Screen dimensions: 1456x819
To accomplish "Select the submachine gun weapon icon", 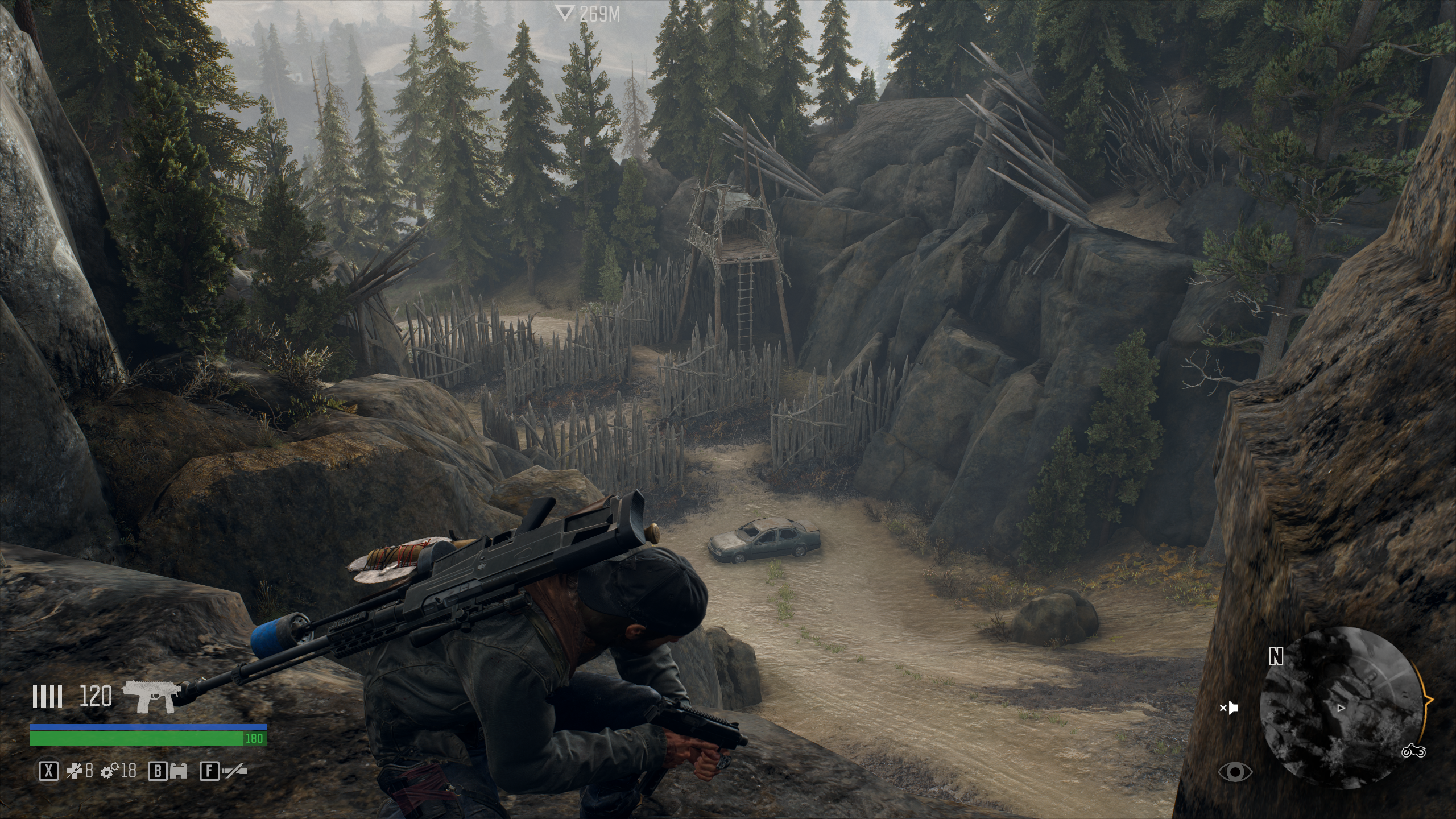I will click(x=153, y=695).
